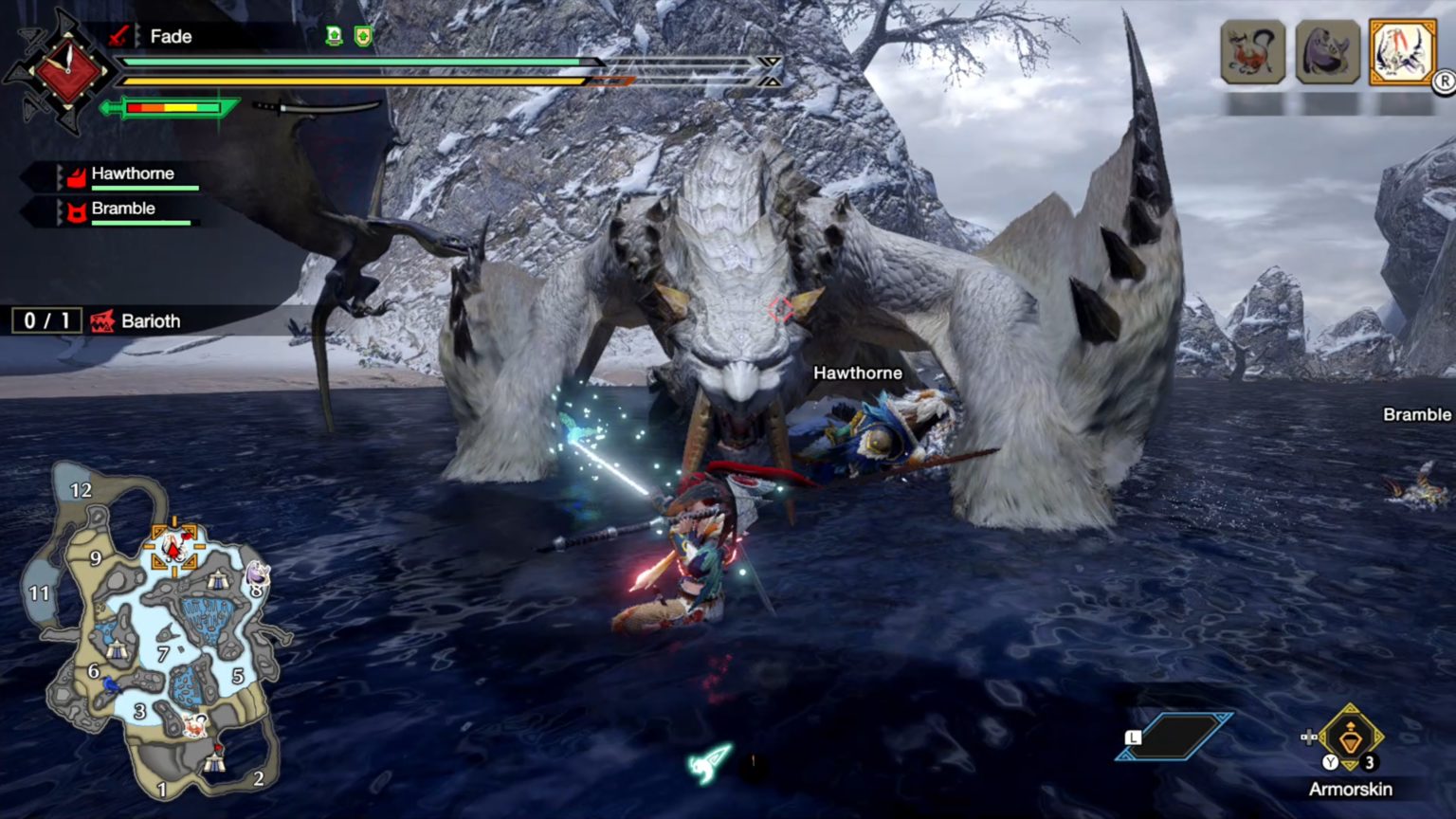Select the Bramble label at far right edge
Image resolution: width=1456 pixels, height=819 pixels.
(x=1417, y=414)
